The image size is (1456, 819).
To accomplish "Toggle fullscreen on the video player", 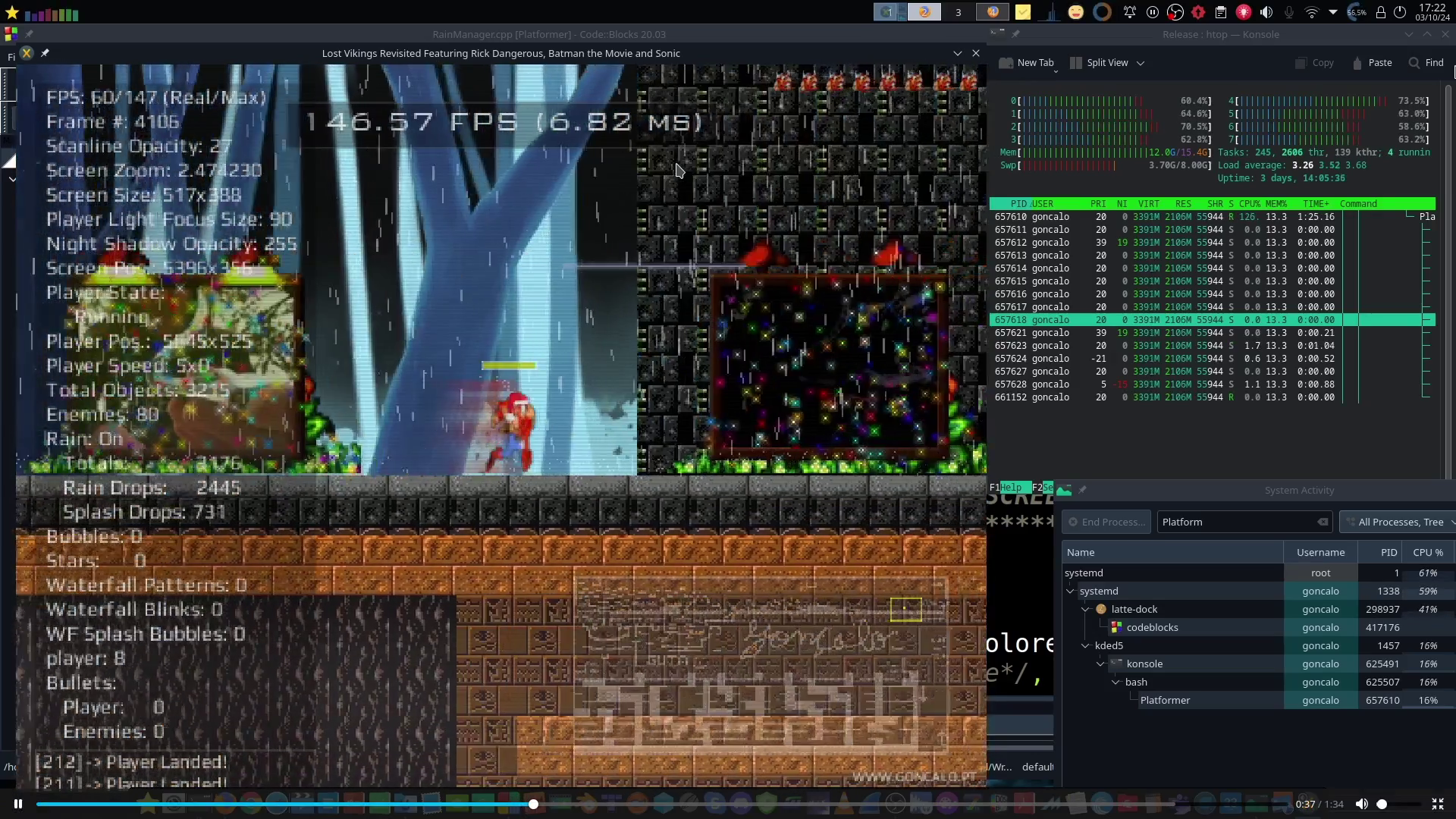I will (x=1437, y=804).
